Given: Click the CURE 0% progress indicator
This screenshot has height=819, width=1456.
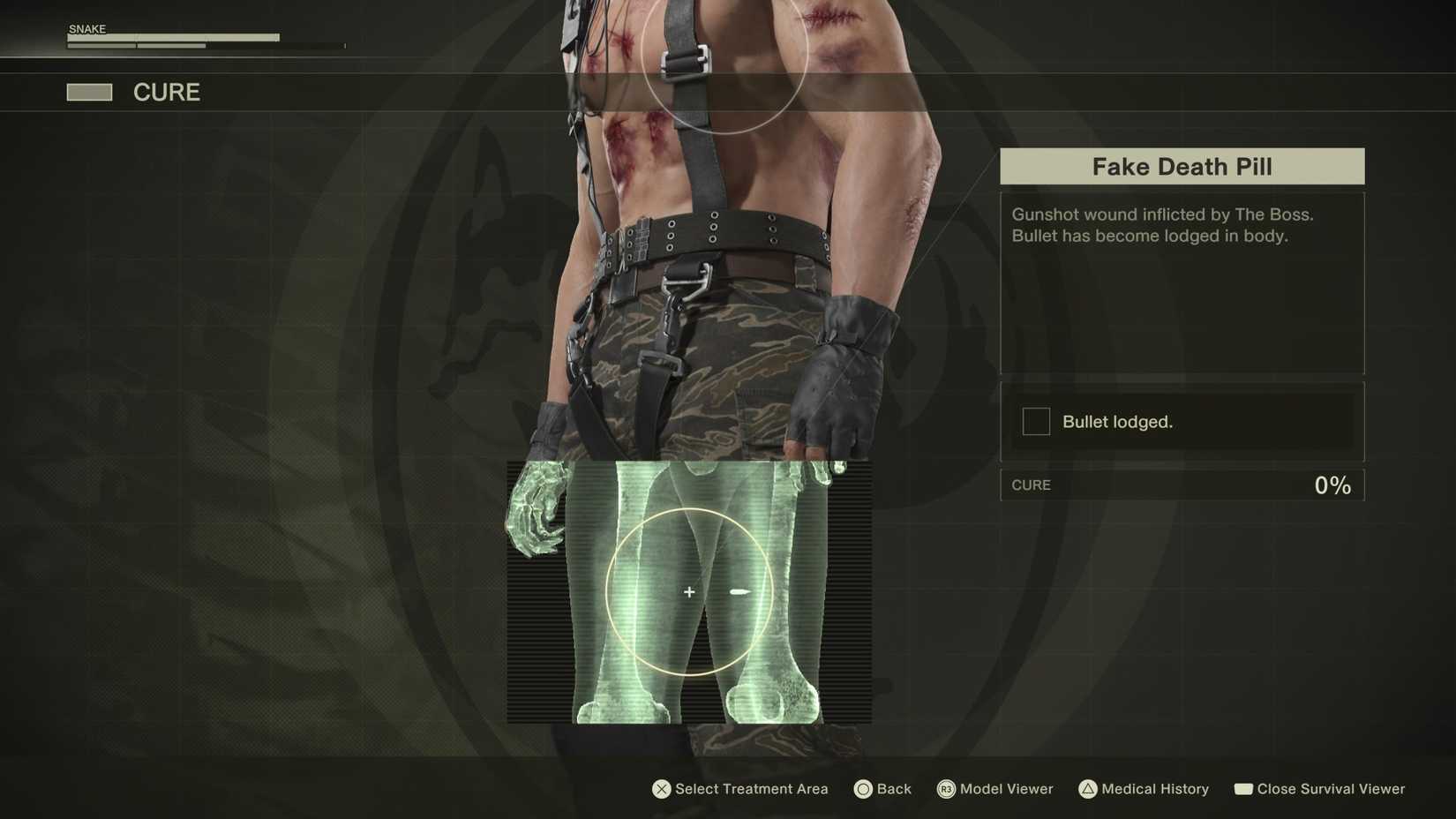Looking at the screenshot, I should tap(1182, 485).
